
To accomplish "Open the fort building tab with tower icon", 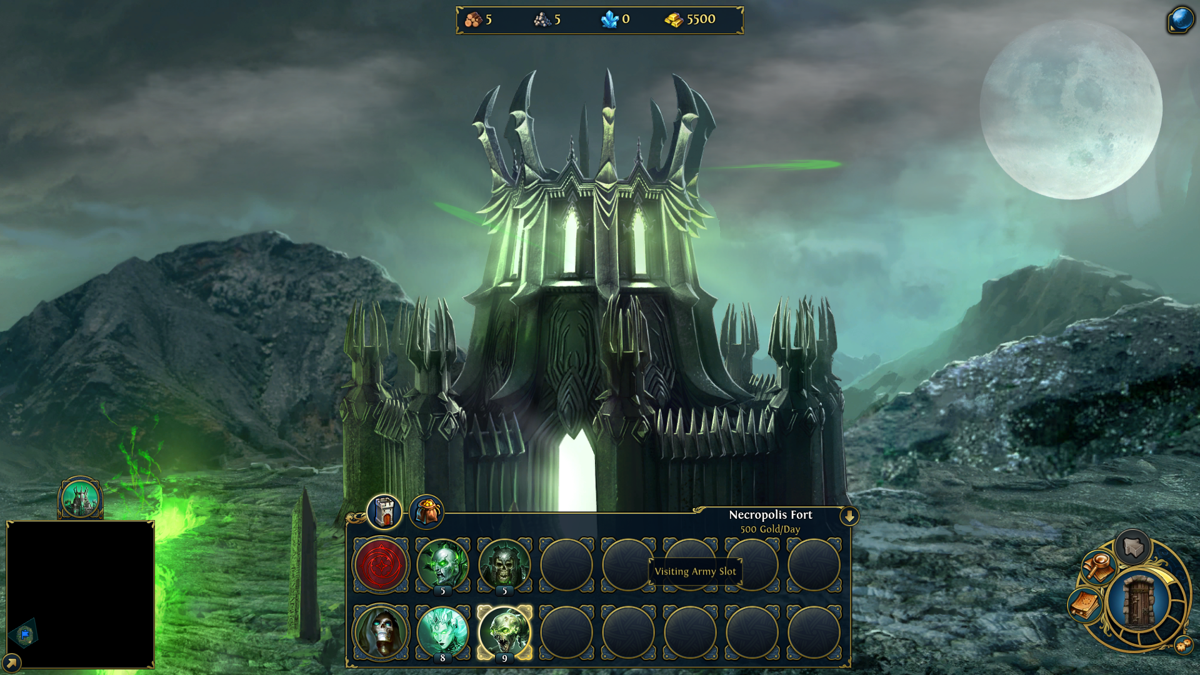I will click(384, 511).
